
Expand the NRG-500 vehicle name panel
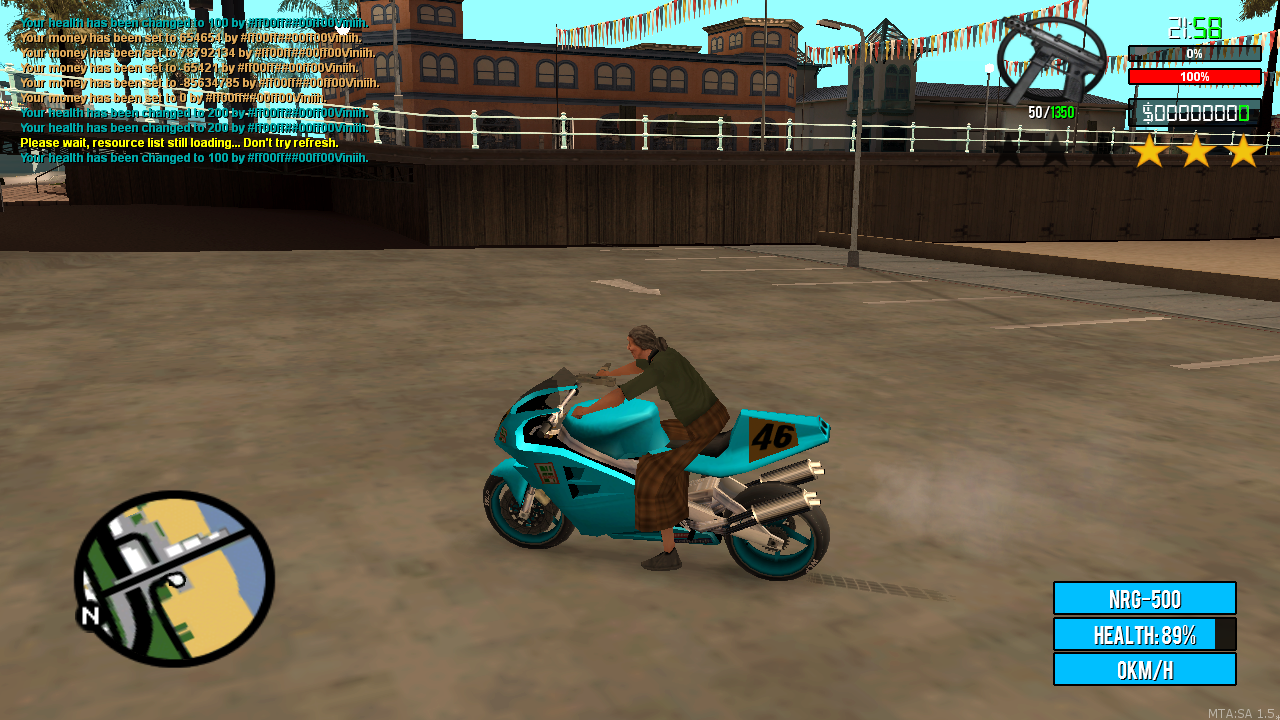click(x=1146, y=597)
